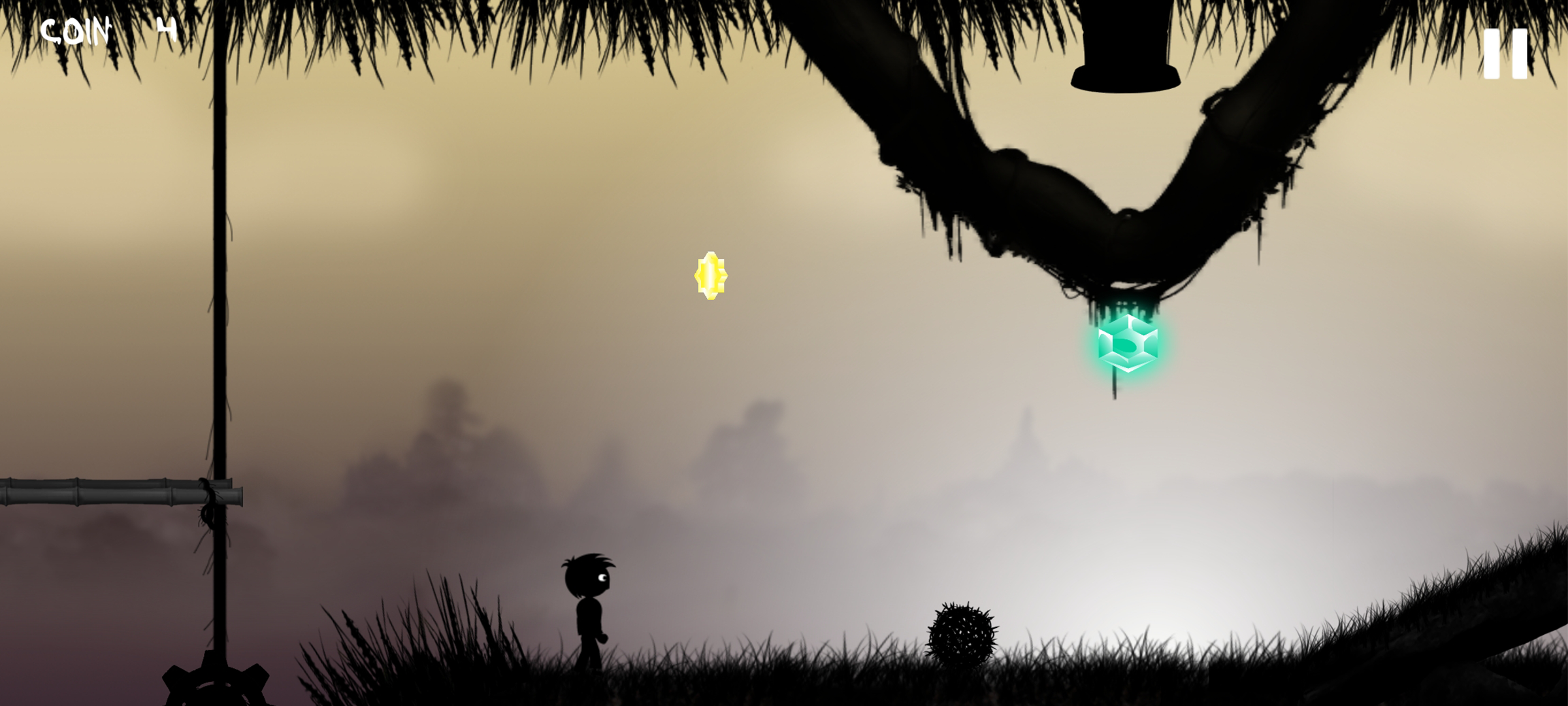
Task: Tap the coin count number 4
Action: click(169, 29)
